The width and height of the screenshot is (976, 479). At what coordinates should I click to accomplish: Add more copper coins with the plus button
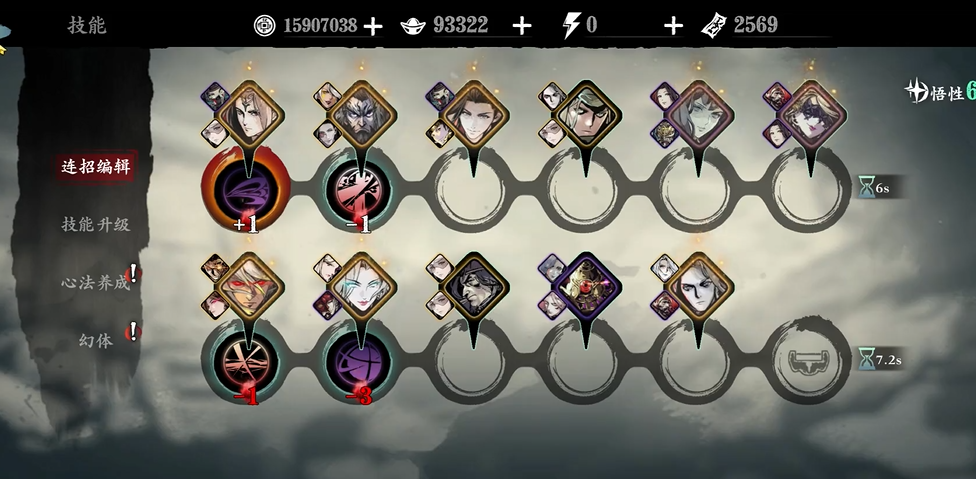pyautogui.click(x=373, y=26)
